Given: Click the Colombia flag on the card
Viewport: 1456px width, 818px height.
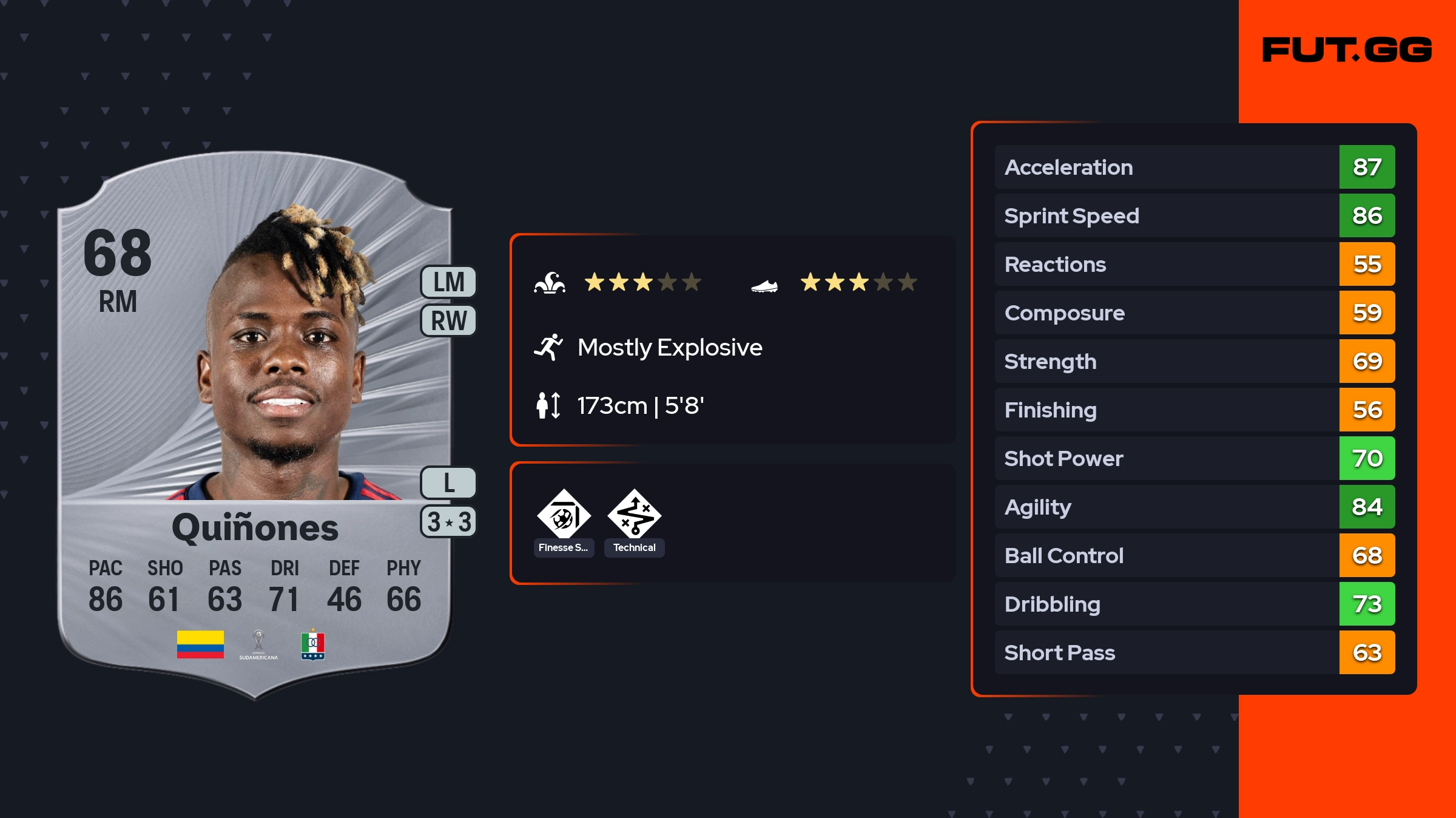Looking at the screenshot, I should (x=200, y=644).
